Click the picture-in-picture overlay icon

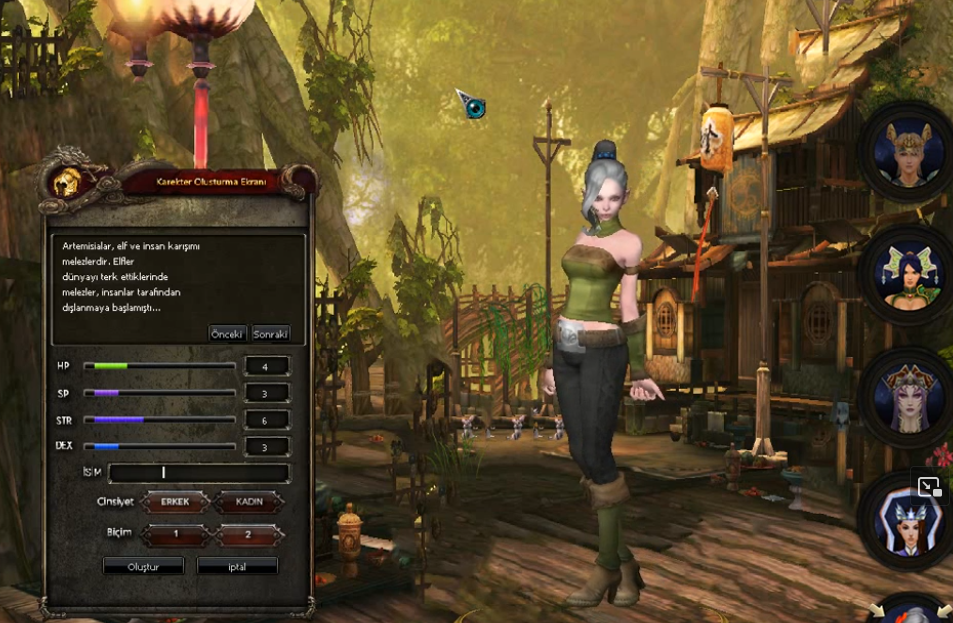(x=929, y=487)
